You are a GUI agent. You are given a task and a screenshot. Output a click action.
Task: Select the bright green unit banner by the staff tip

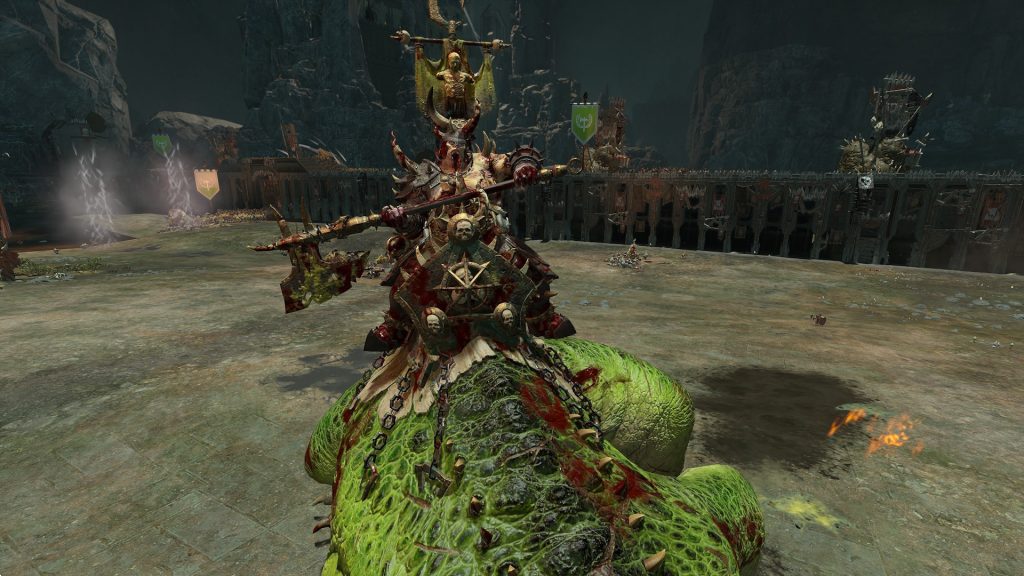[x=584, y=122]
